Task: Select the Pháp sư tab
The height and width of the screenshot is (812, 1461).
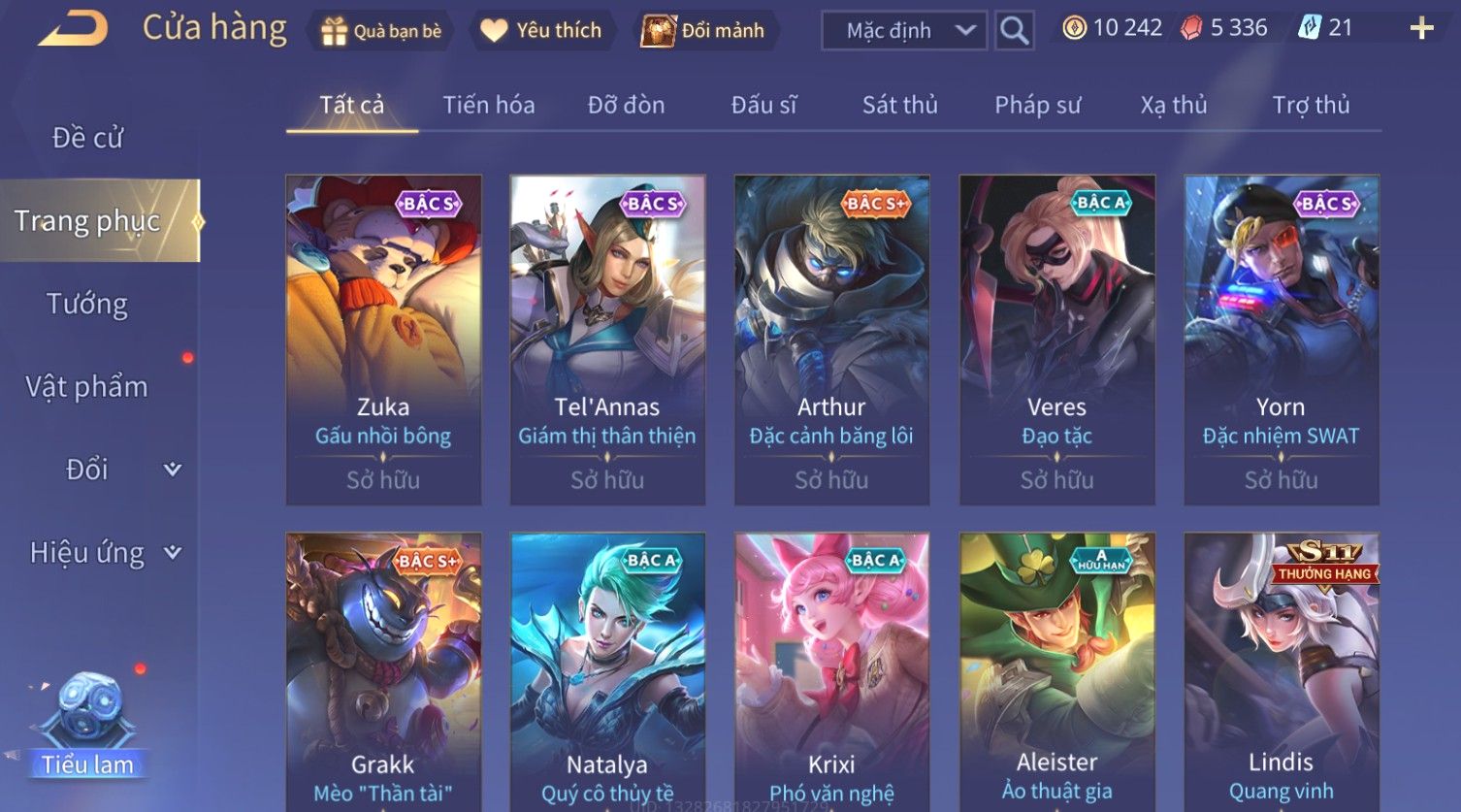Action: tap(1037, 105)
